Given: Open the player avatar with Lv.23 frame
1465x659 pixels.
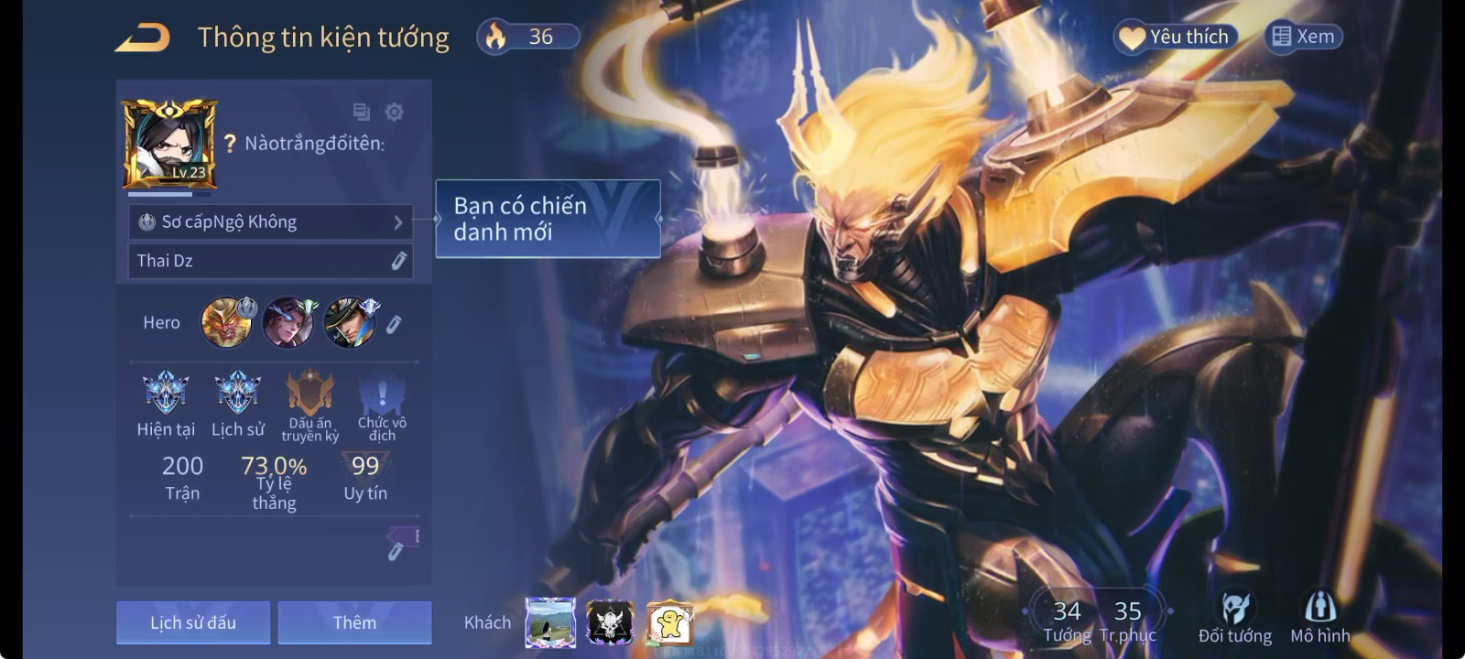Looking at the screenshot, I should [x=169, y=144].
